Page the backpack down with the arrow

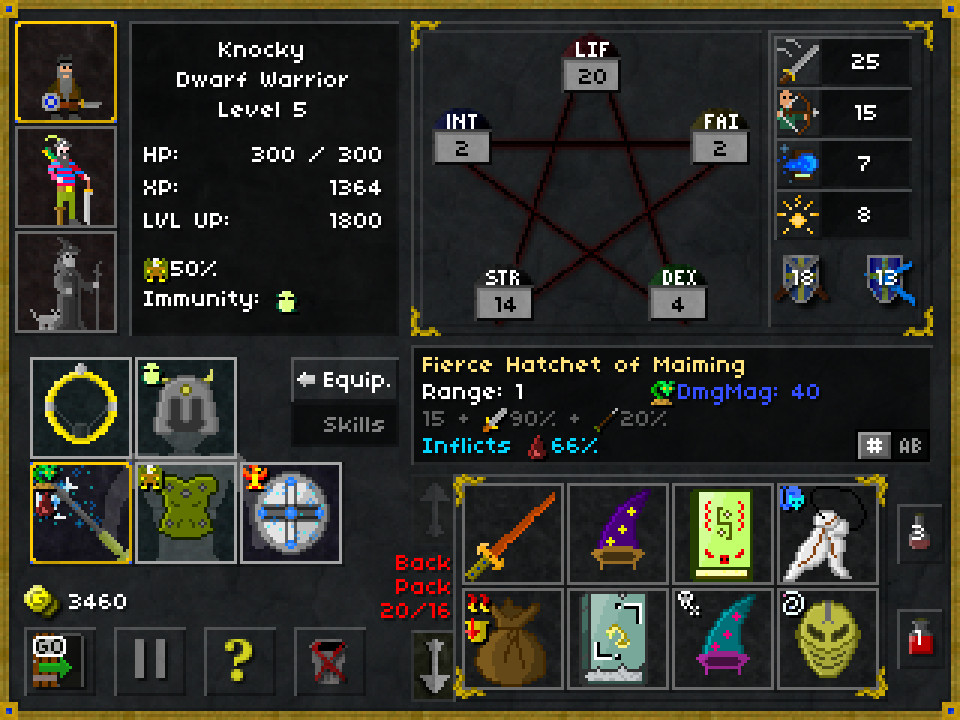click(x=435, y=665)
